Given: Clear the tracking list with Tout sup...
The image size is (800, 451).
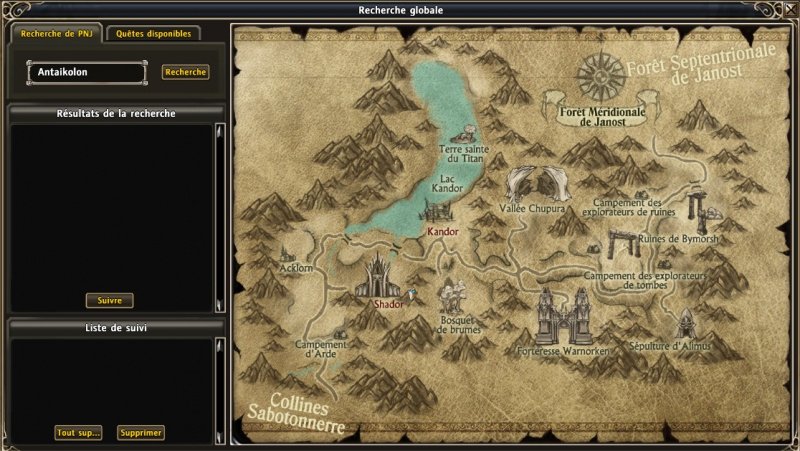Looking at the screenshot, I should tap(78, 433).
